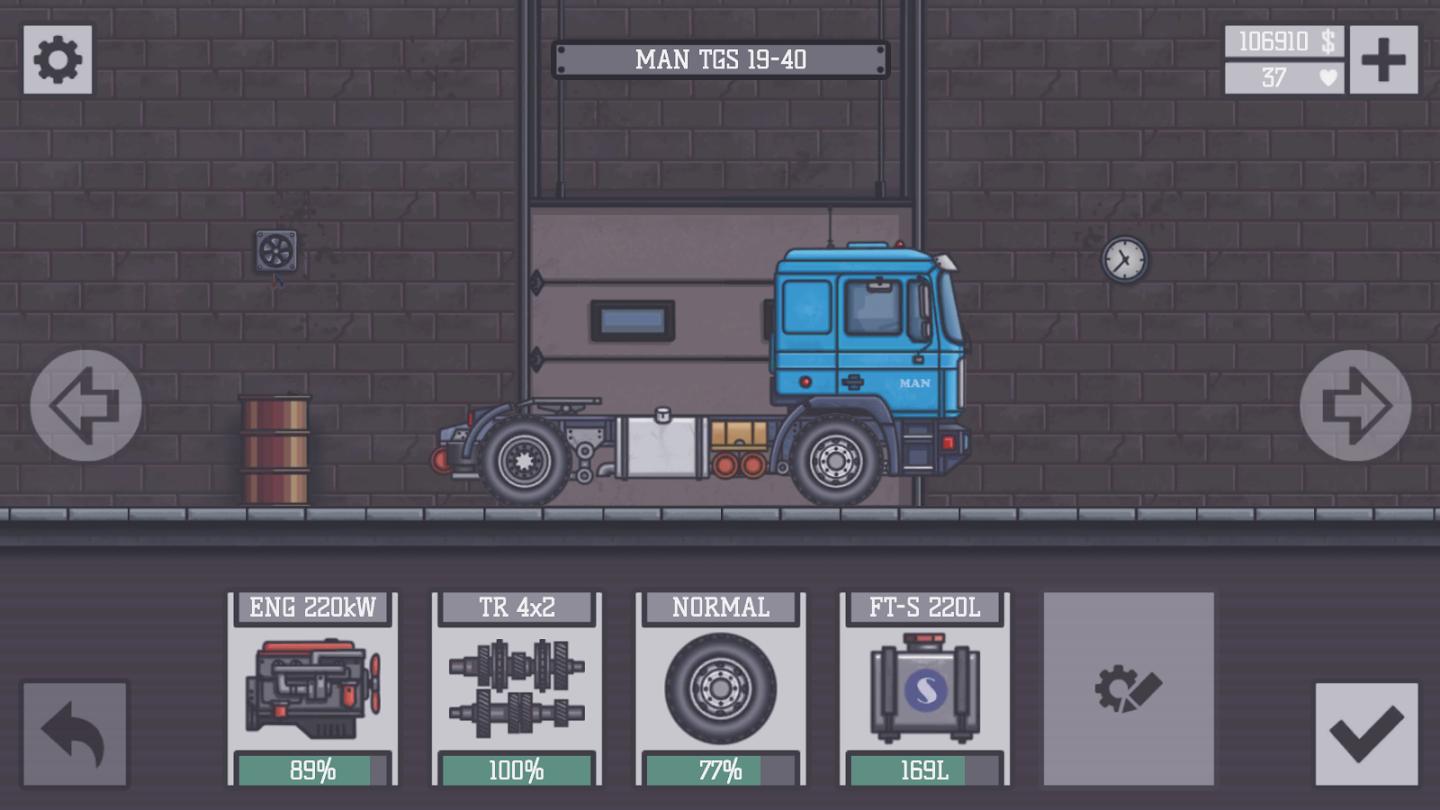
Task: Click the money counter showing 106910
Action: coord(1283,43)
